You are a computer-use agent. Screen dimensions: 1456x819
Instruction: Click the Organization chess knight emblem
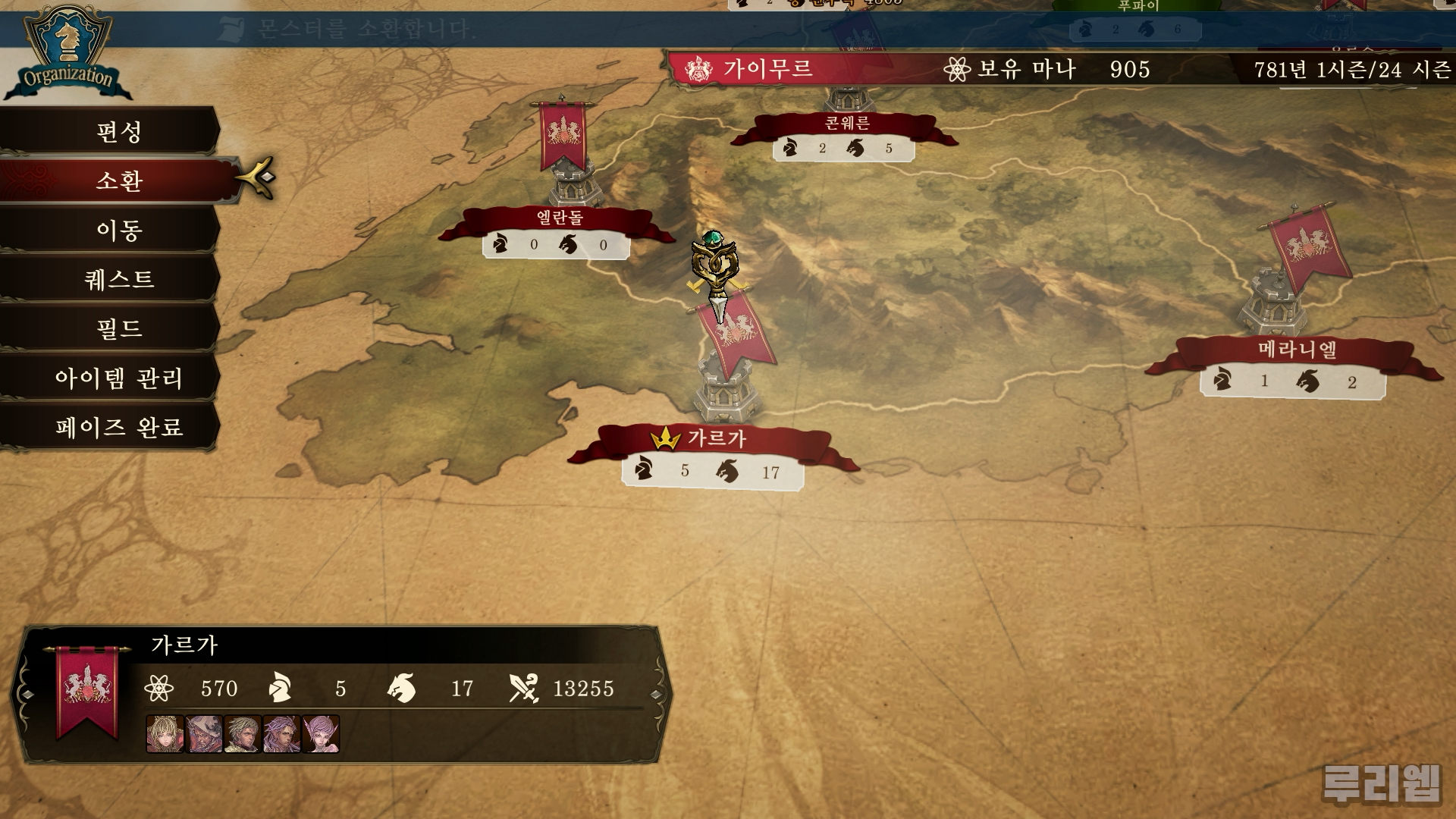coord(67,45)
